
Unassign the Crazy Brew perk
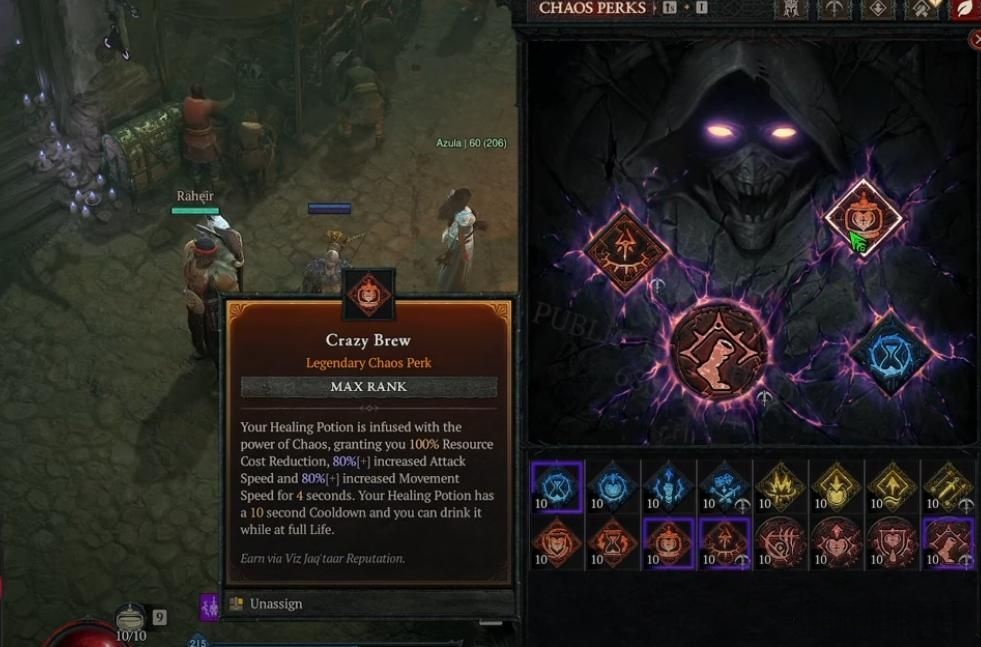(x=275, y=604)
